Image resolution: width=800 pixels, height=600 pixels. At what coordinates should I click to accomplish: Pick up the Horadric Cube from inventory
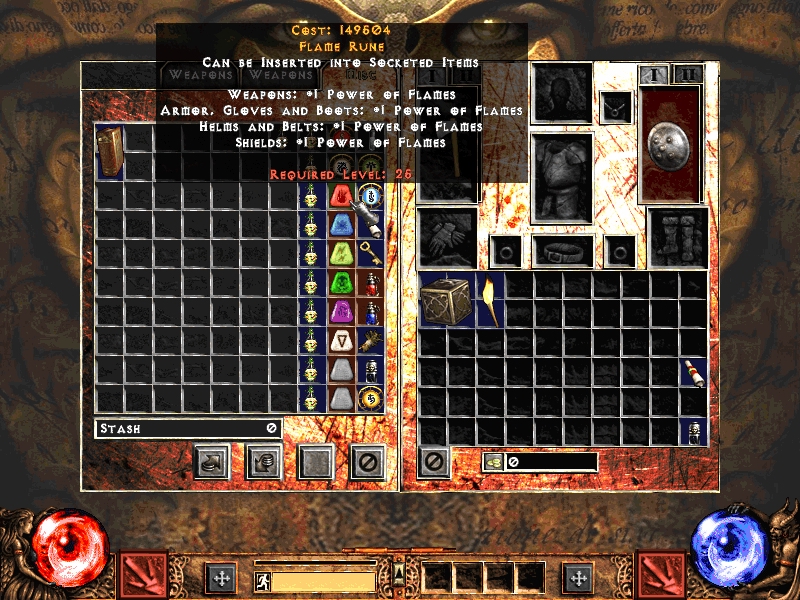447,300
